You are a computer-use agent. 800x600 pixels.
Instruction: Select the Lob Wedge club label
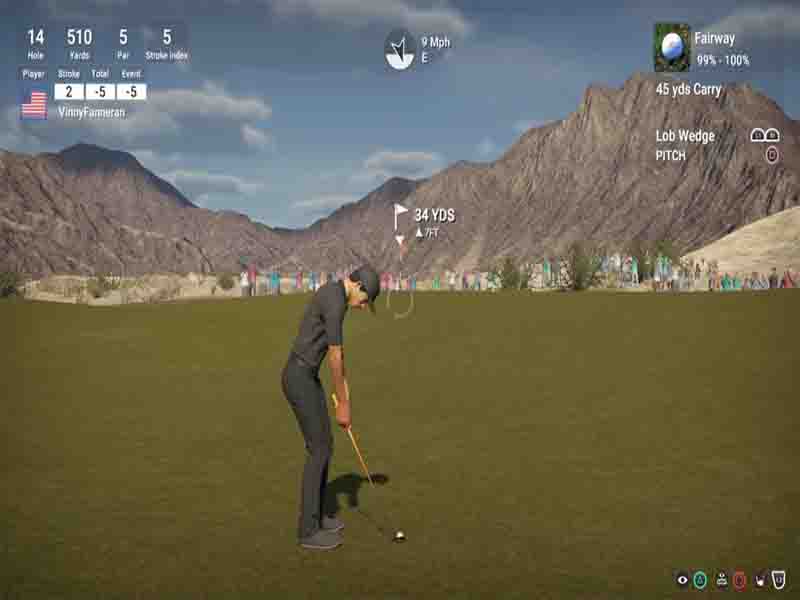click(x=685, y=136)
